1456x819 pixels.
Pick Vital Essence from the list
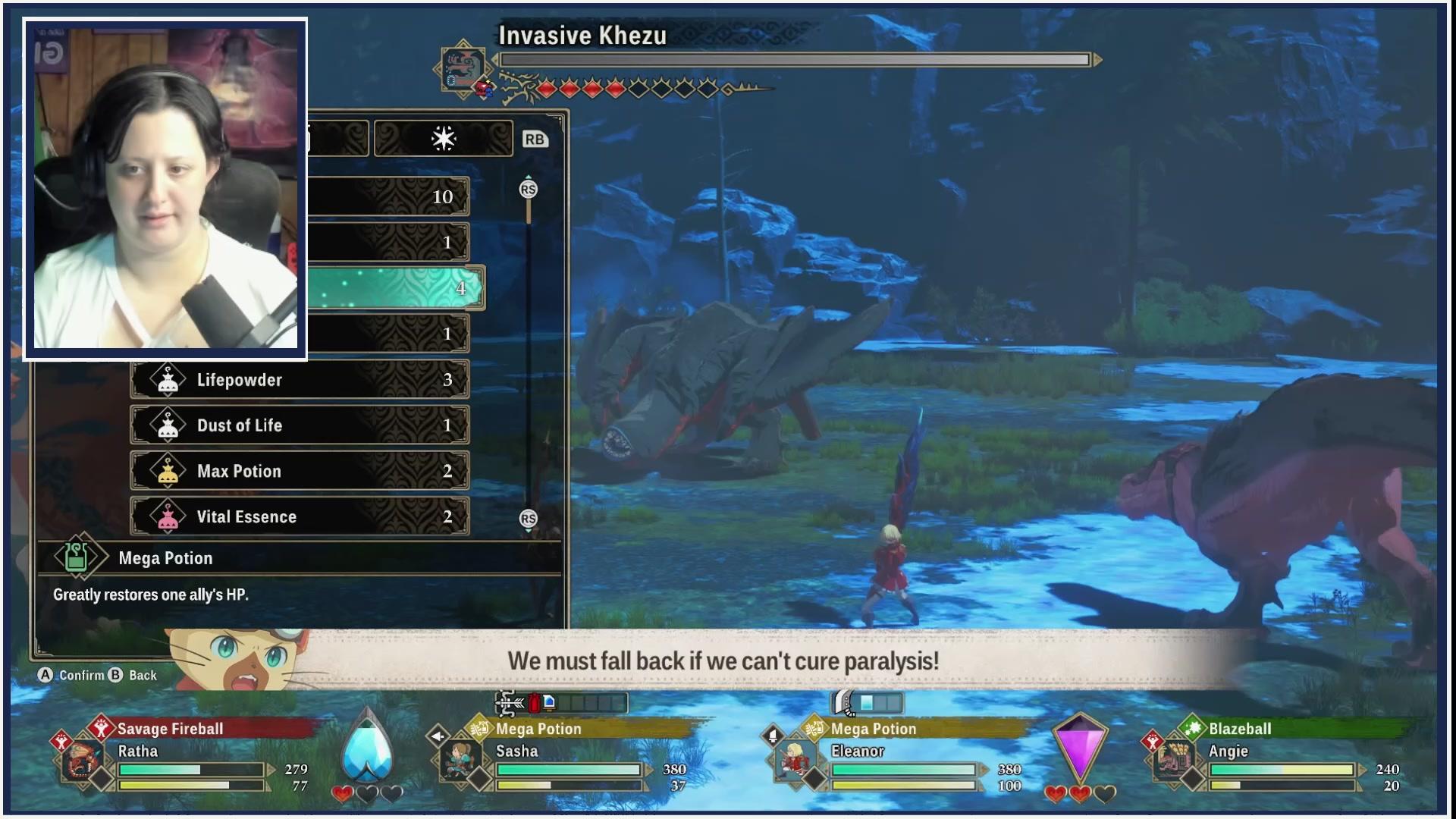point(300,516)
